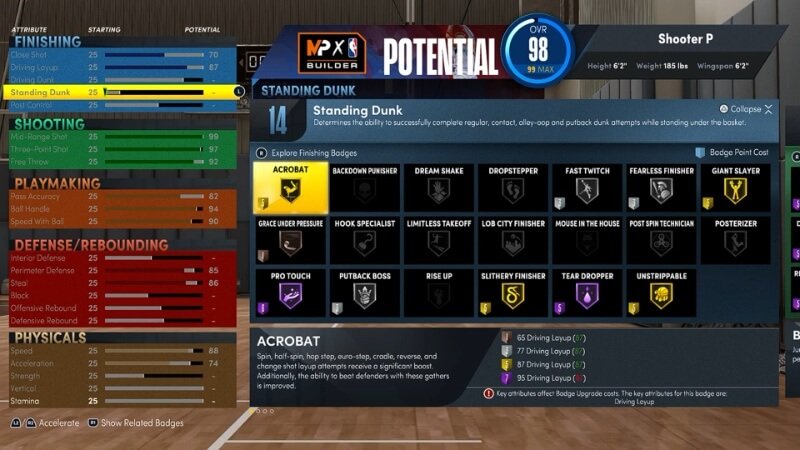Select the Acrobat badge tile
Image resolution: width=800 pixels, height=450 pixels.
[x=288, y=187]
